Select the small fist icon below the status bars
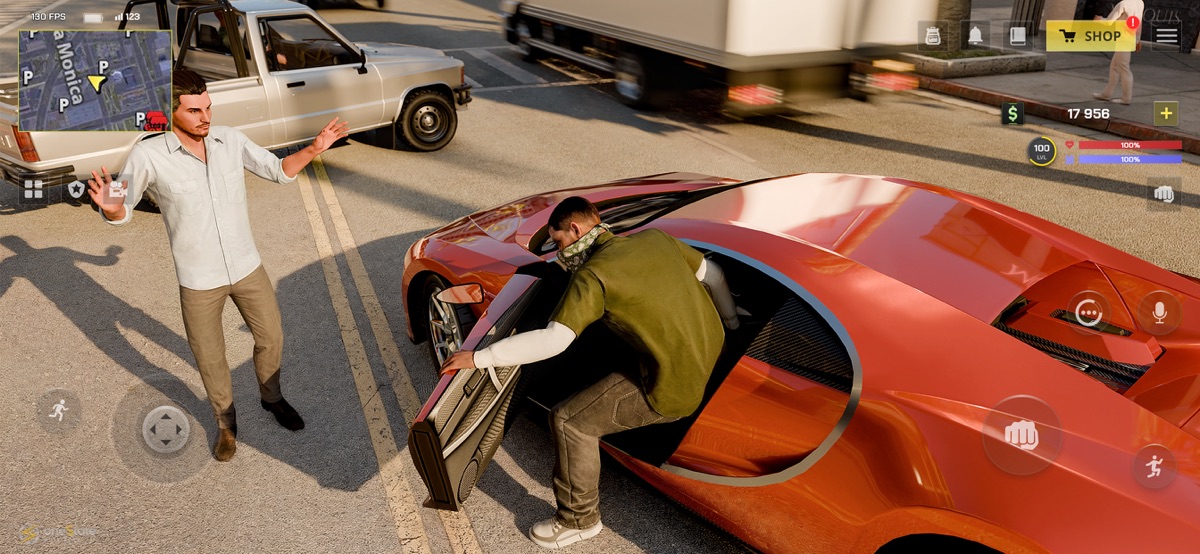 [x=1164, y=194]
